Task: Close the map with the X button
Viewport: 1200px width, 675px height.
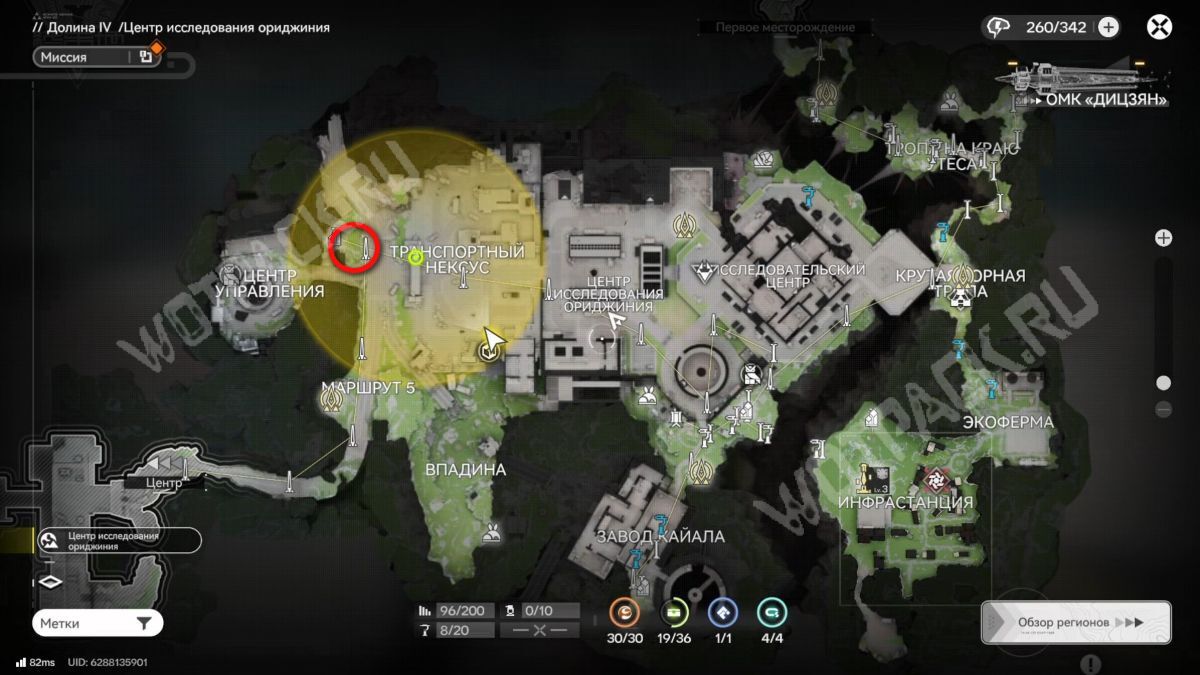Action: point(1159,27)
